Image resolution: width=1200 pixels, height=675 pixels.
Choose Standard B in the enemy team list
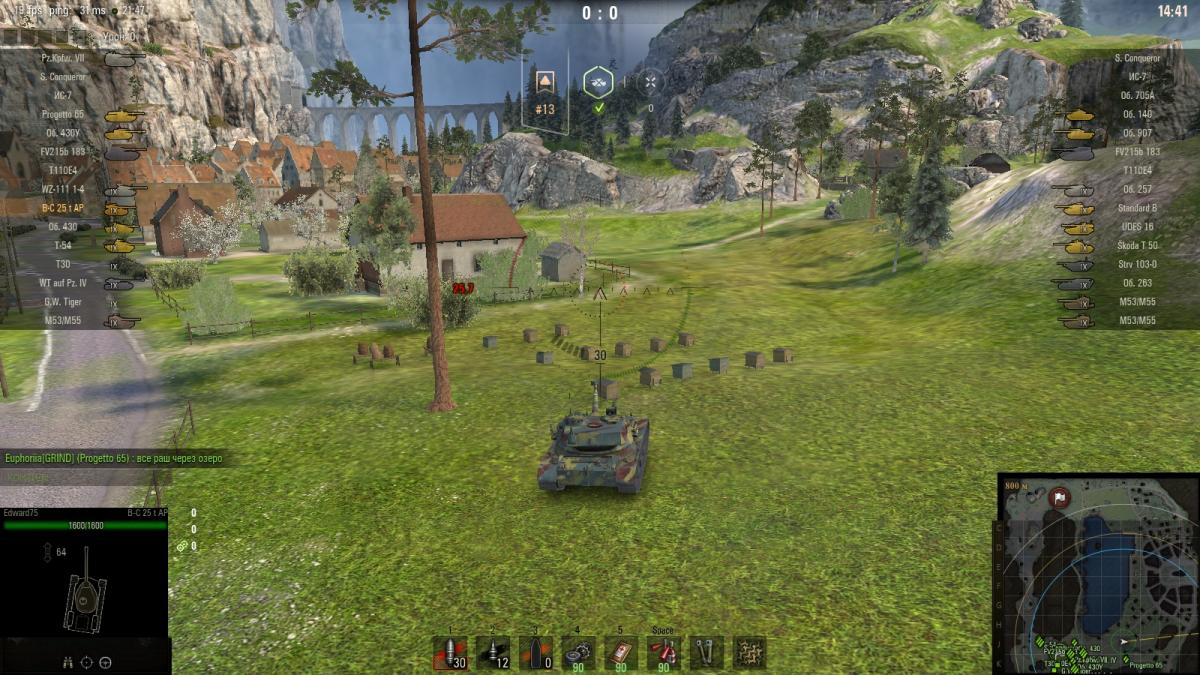1135,208
